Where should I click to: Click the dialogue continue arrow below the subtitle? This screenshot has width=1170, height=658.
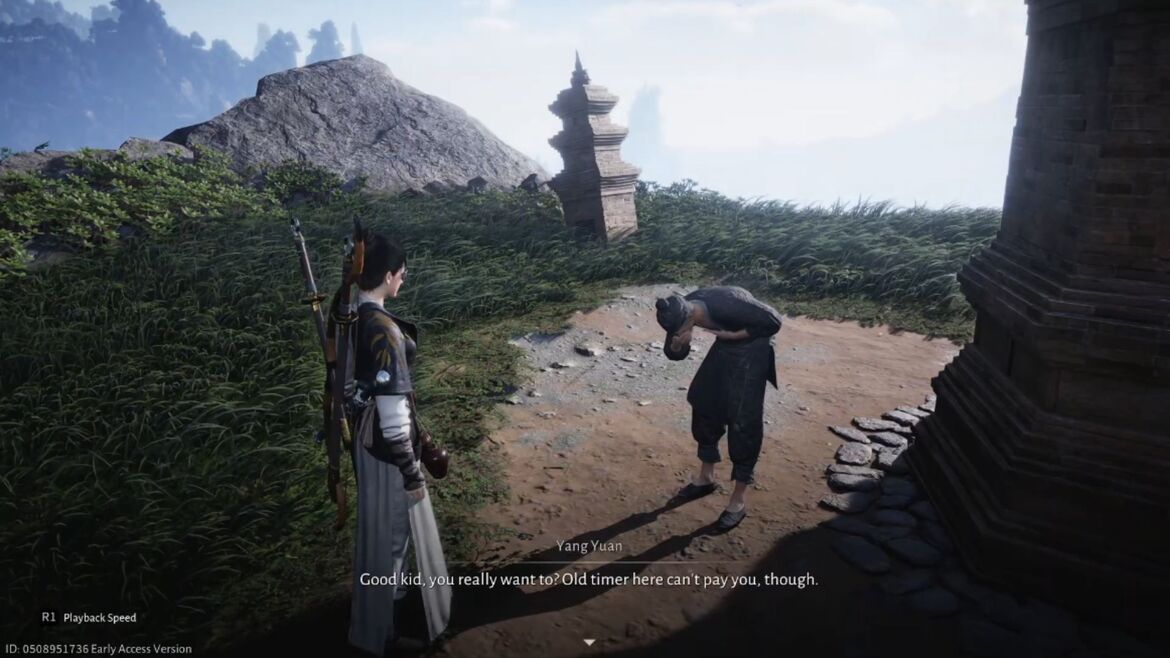coord(589,642)
